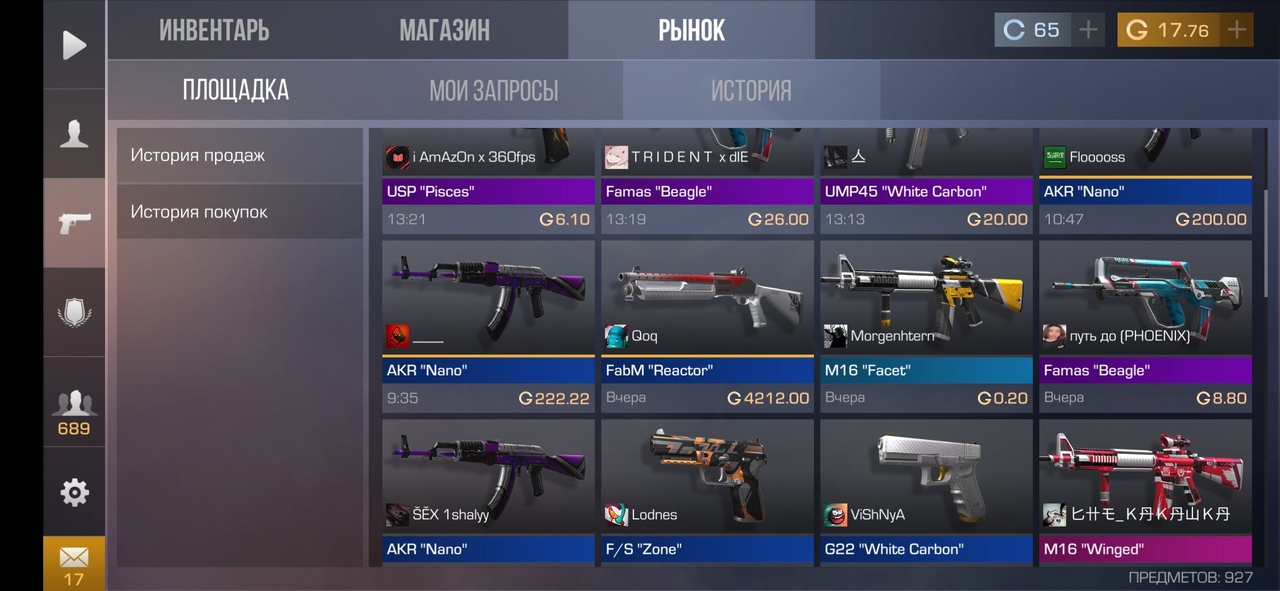Screen dimensions: 1280x591
Task: Open the mail envelope with 17
Action: [74, 563]
